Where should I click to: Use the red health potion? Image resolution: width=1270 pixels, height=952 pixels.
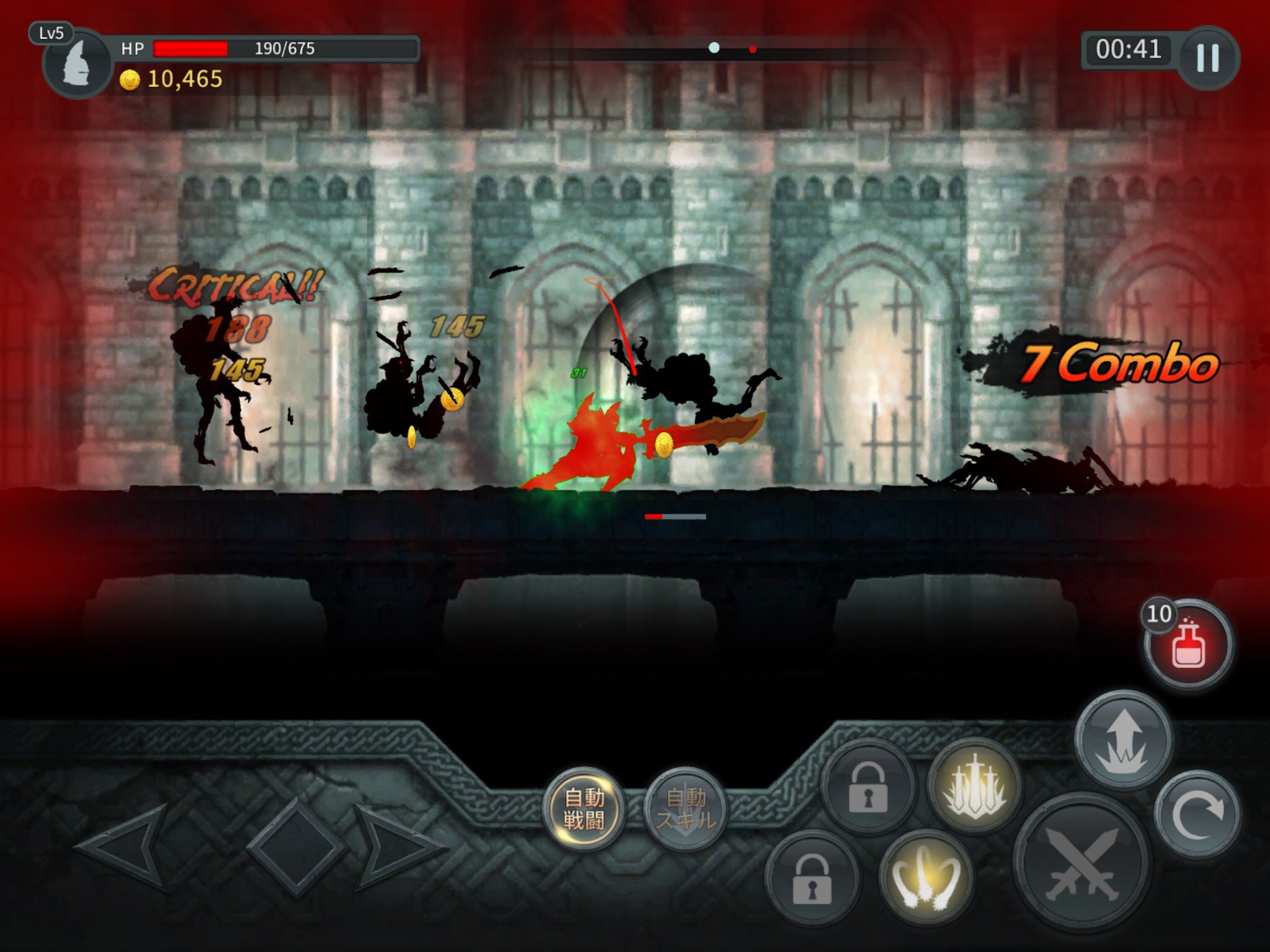(x=1188, y=645)
